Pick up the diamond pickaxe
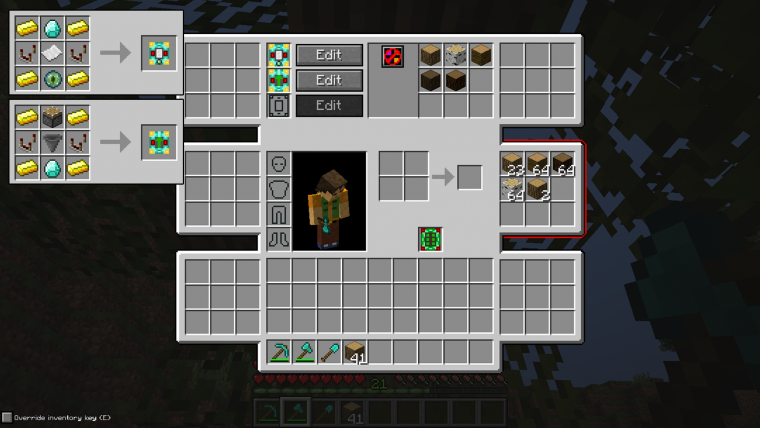Screen dimensions: 760x428 [x=280, y=352]
